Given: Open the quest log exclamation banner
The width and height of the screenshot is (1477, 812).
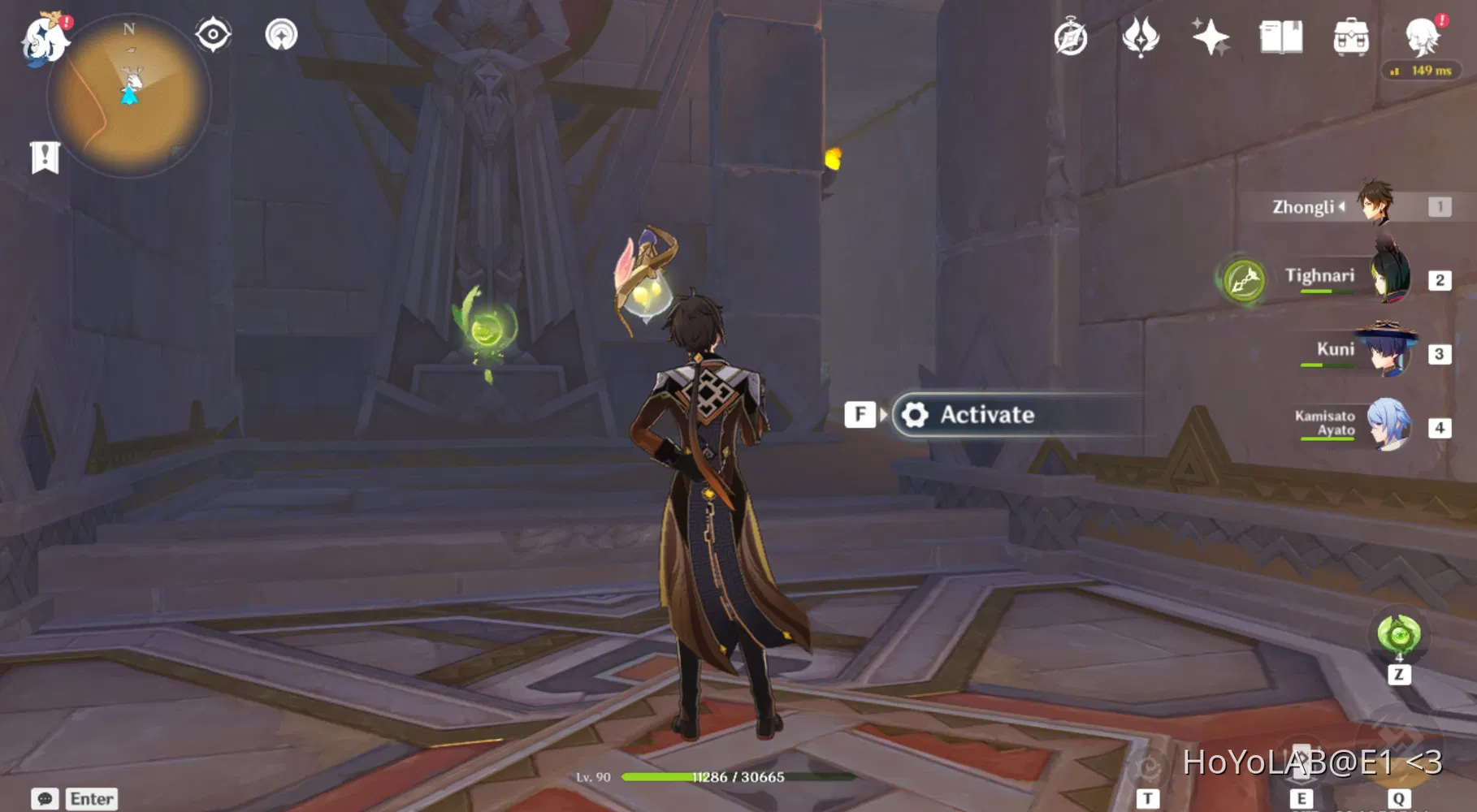Looking at the screenshot, I should pyautogui.click(x=45, y=157).
